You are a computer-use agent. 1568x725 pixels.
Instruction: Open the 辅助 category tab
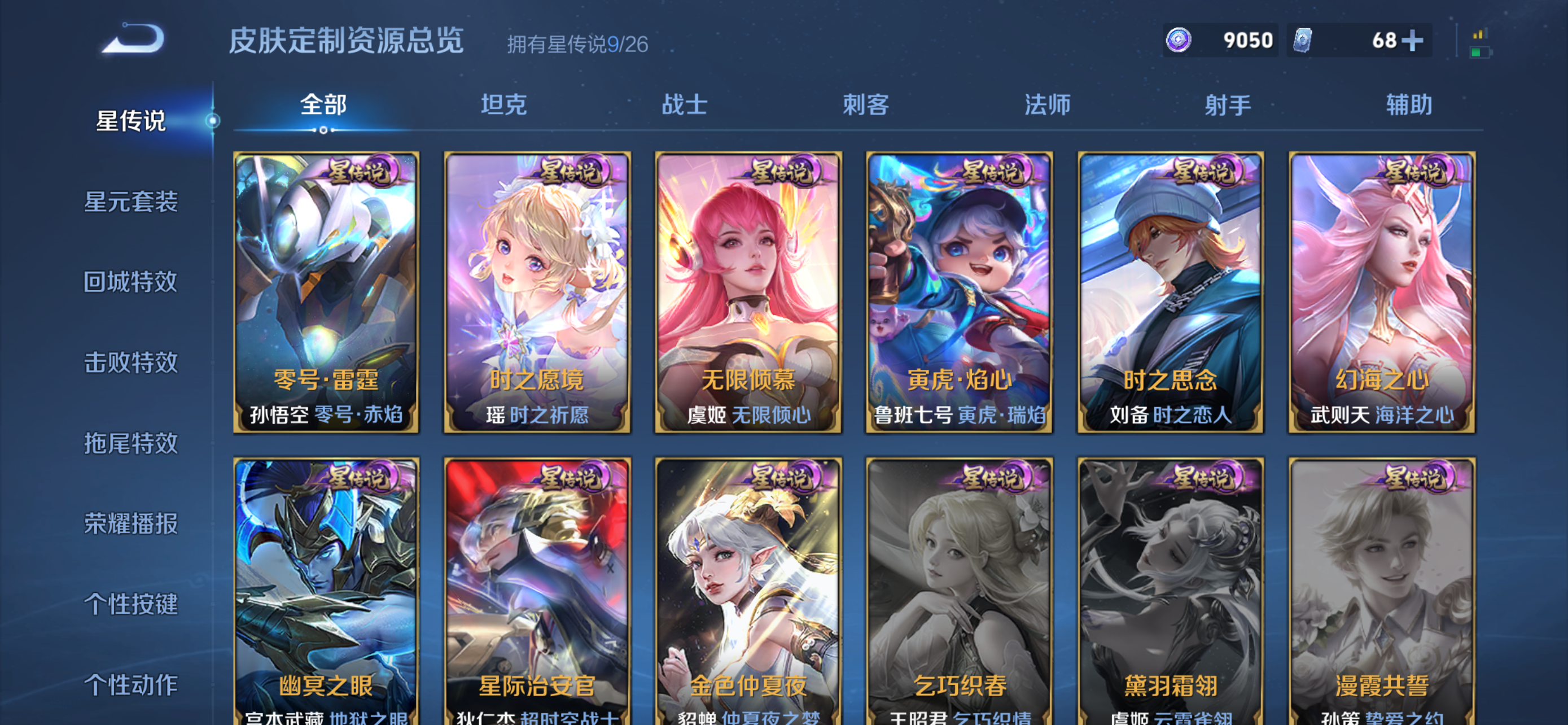(1407, 104)
